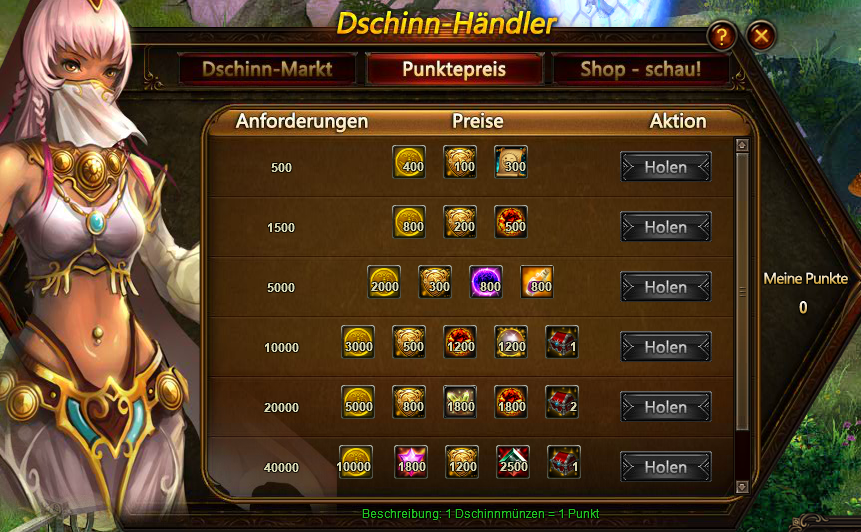Collect the 5000 points reward via Holen
Viewport: 861px width, 532px height.
[665, 287]
